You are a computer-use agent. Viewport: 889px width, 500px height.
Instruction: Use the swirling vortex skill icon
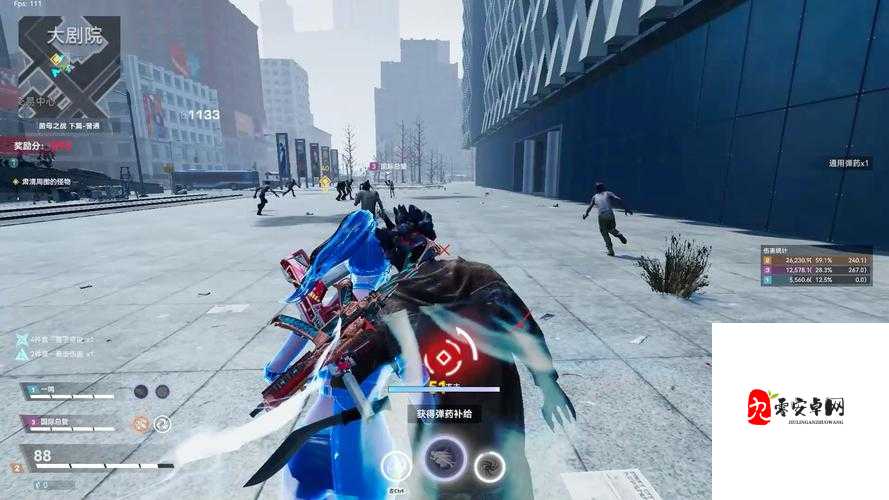point(489,466)
